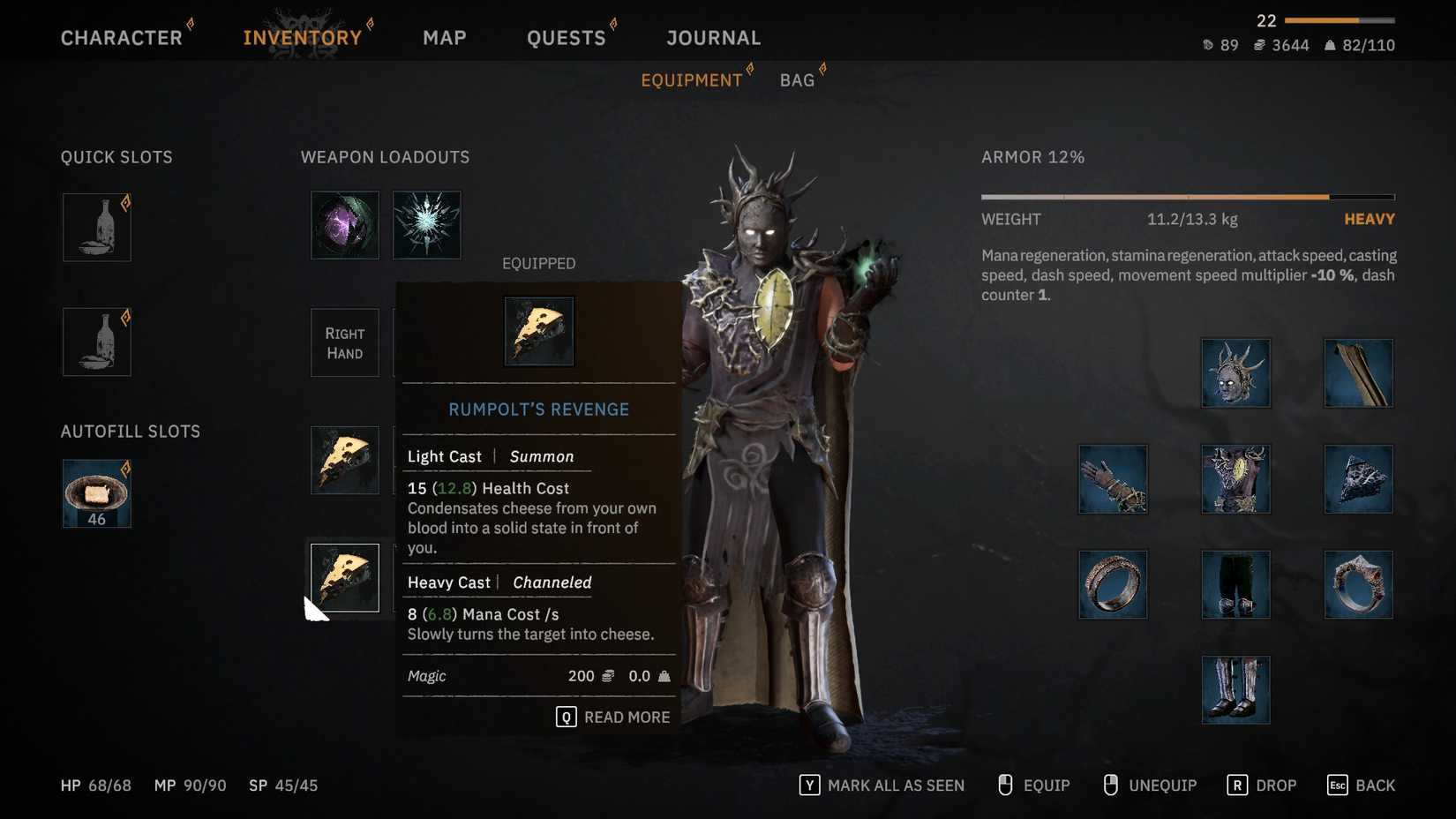Select the top quick slot bottle

[x=96, y=227]
